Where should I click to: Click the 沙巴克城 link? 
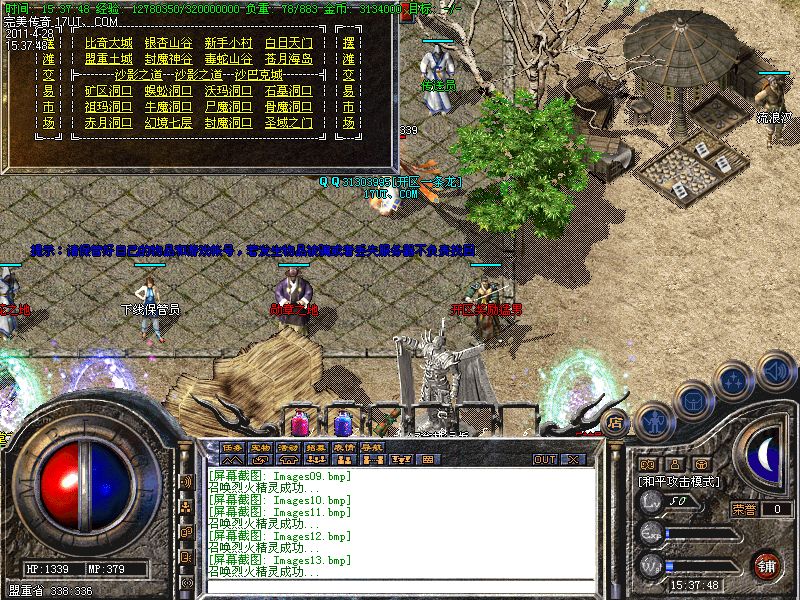pos(259,75)
